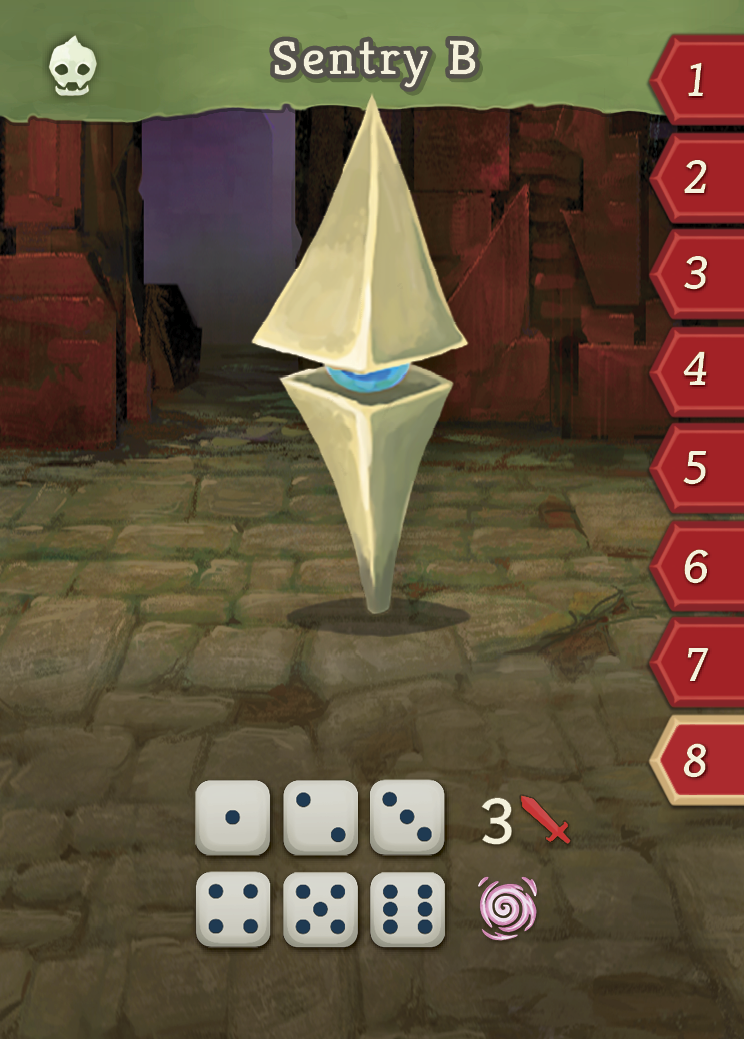The width and height of the screenshot is (744, 1039).
Task: Choose the health tab labeled 2
Action: 698,177
